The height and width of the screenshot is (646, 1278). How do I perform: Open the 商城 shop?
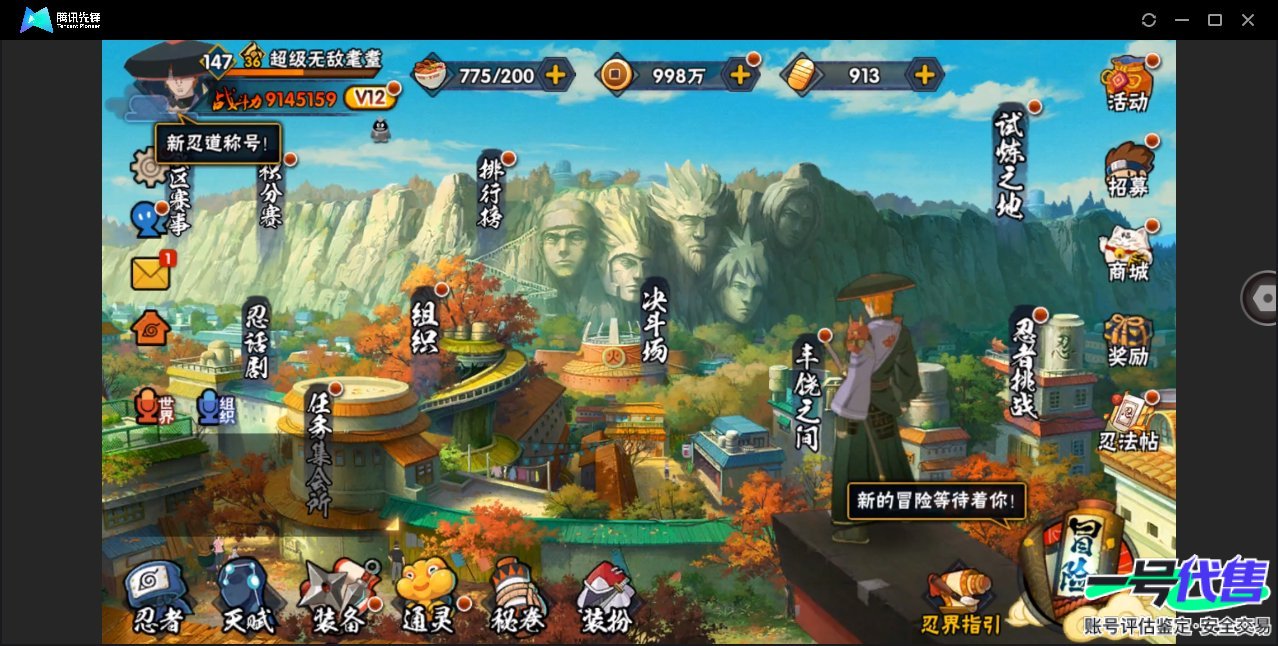[1128, 254]
